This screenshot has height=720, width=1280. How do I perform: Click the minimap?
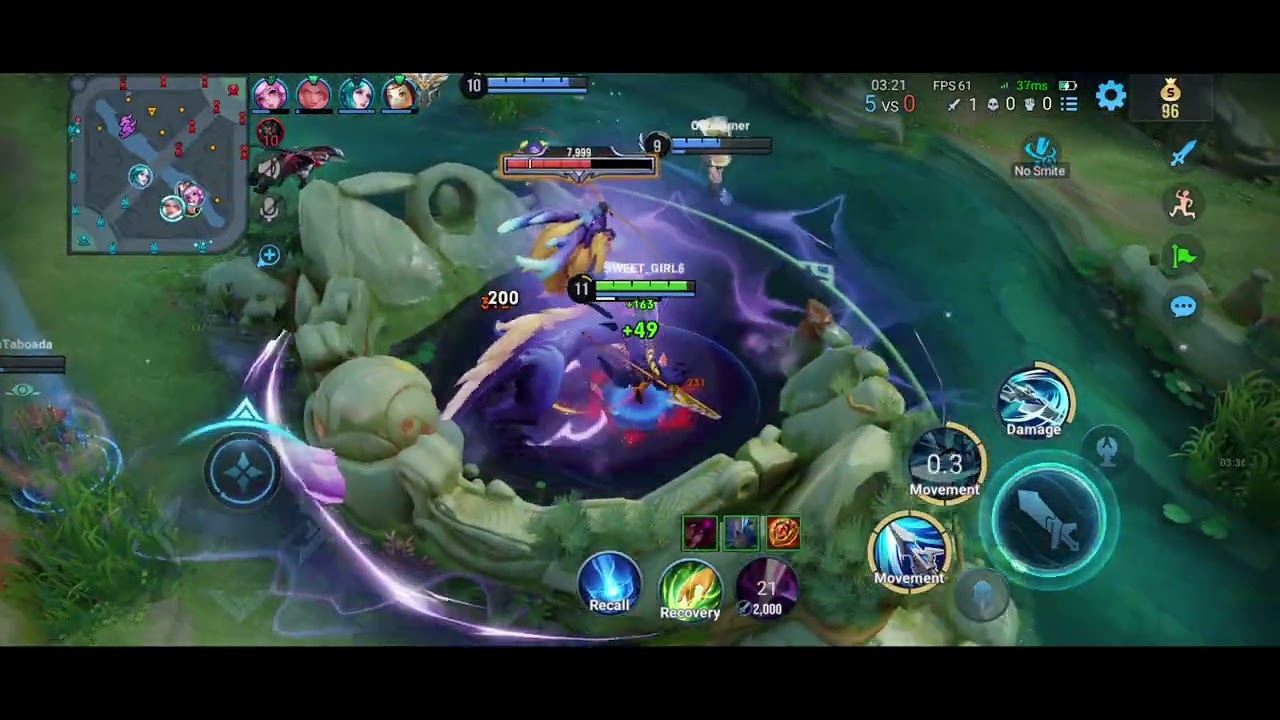point(157,165)
